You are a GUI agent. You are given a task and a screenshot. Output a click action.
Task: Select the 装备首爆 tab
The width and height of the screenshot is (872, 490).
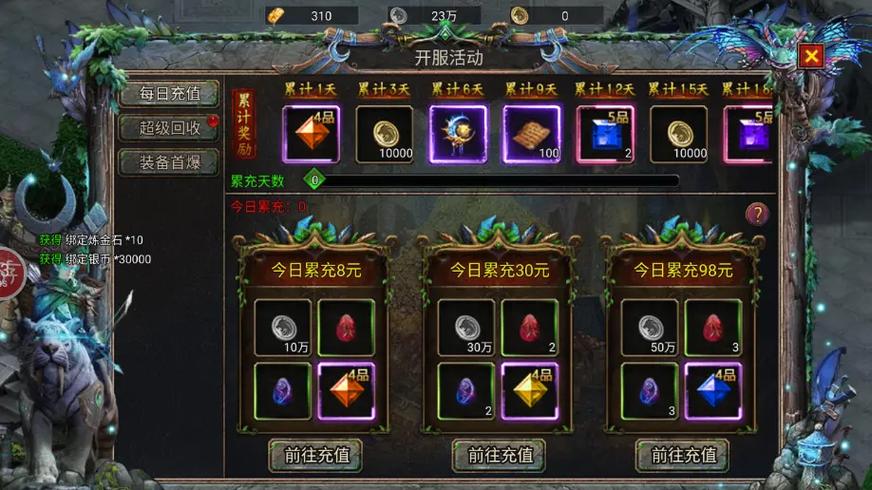[x=169, y=162]
